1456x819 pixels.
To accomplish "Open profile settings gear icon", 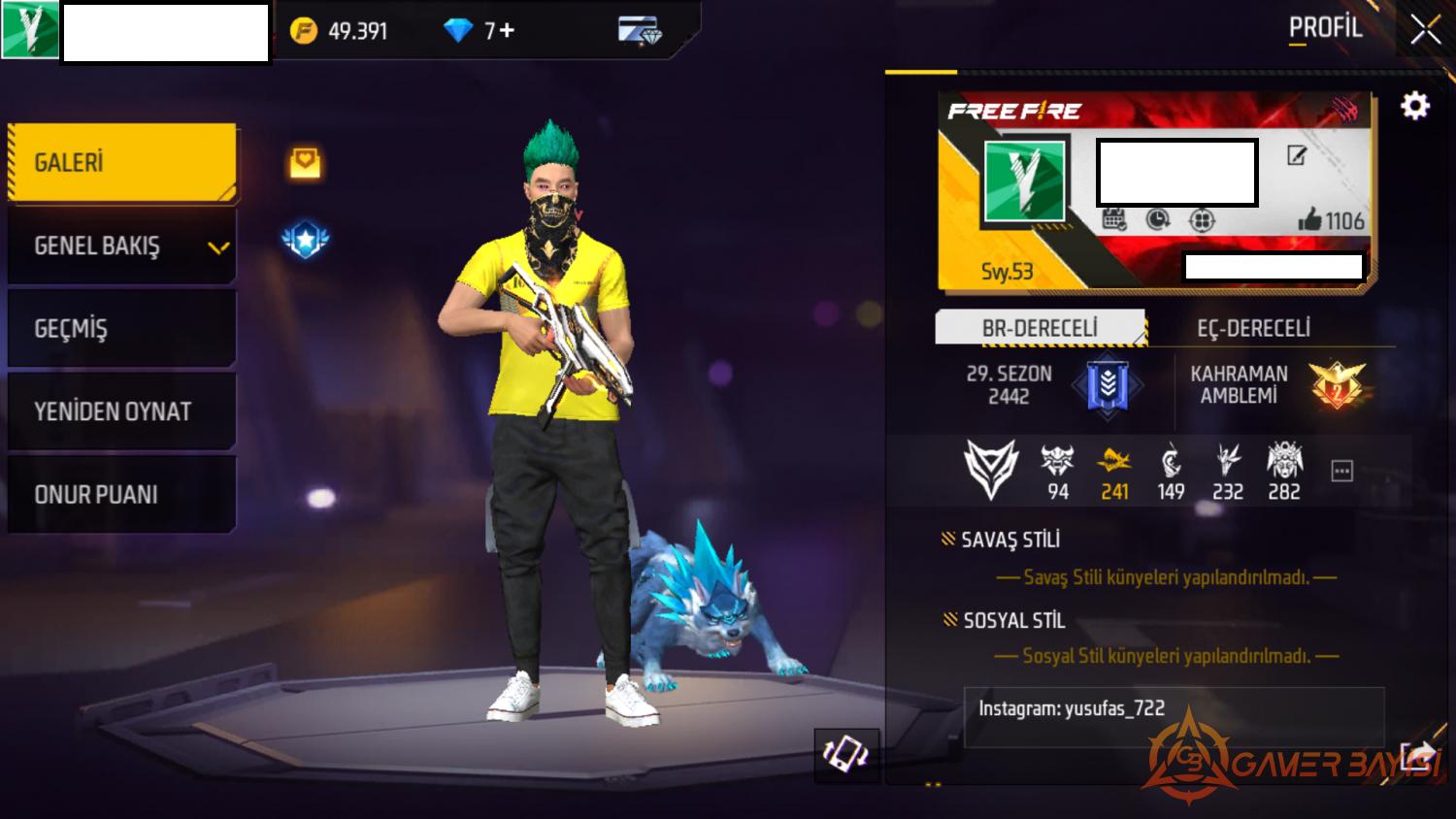I will 1414,106.
